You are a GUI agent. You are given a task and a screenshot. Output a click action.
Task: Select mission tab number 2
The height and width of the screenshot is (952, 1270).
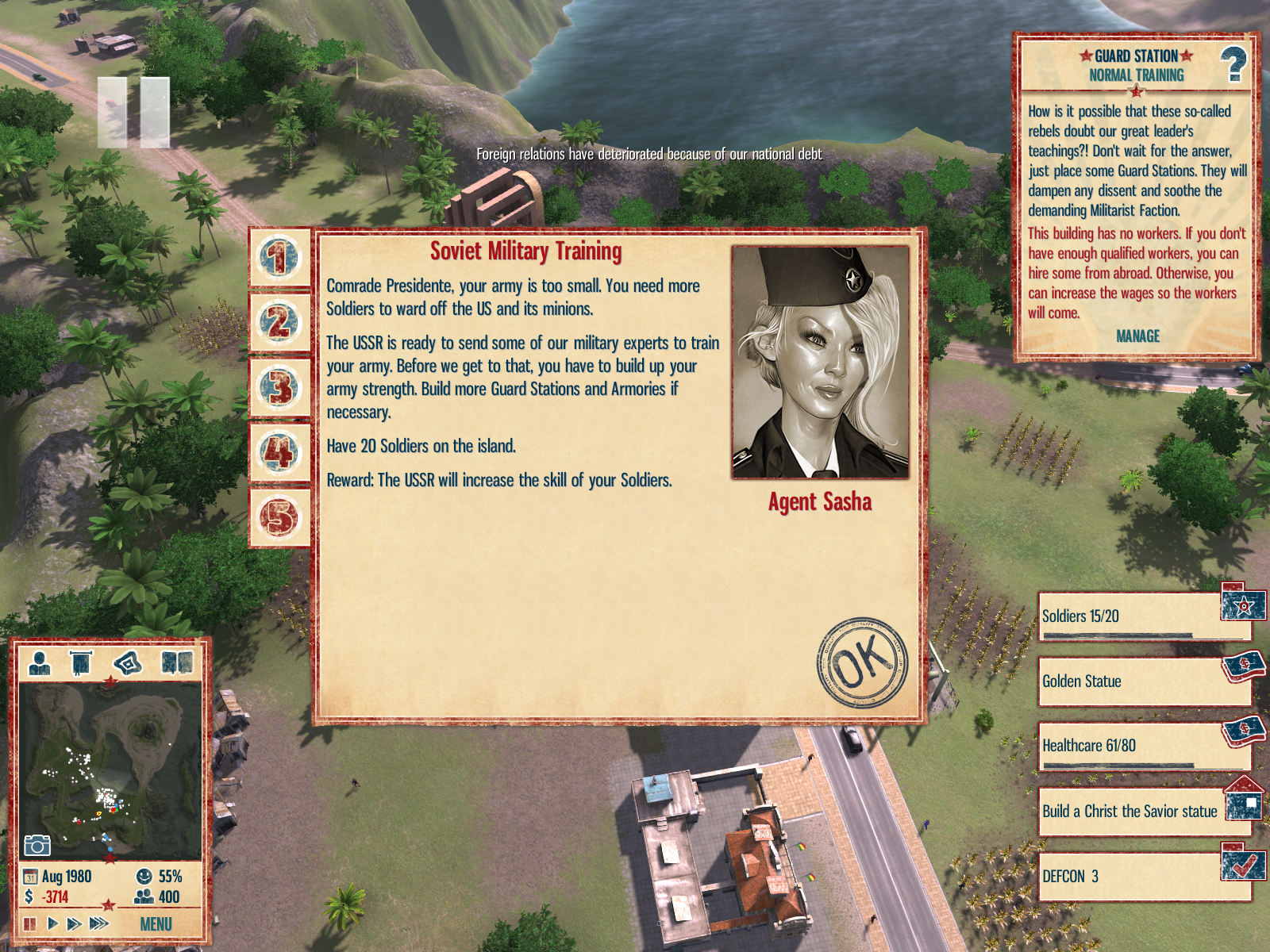[x=279, y=323]
